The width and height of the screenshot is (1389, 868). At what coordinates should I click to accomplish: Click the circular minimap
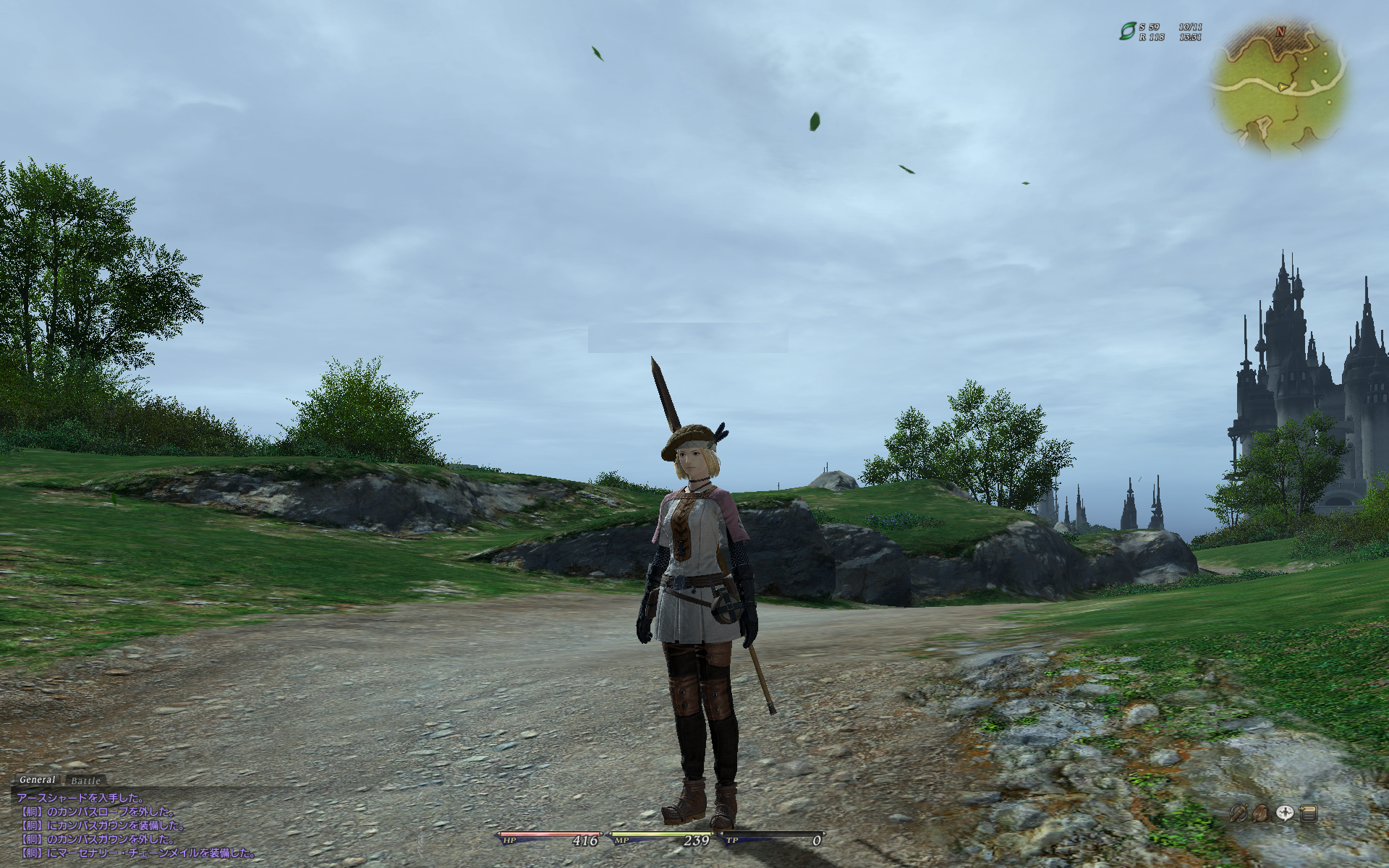(1278, 86)
